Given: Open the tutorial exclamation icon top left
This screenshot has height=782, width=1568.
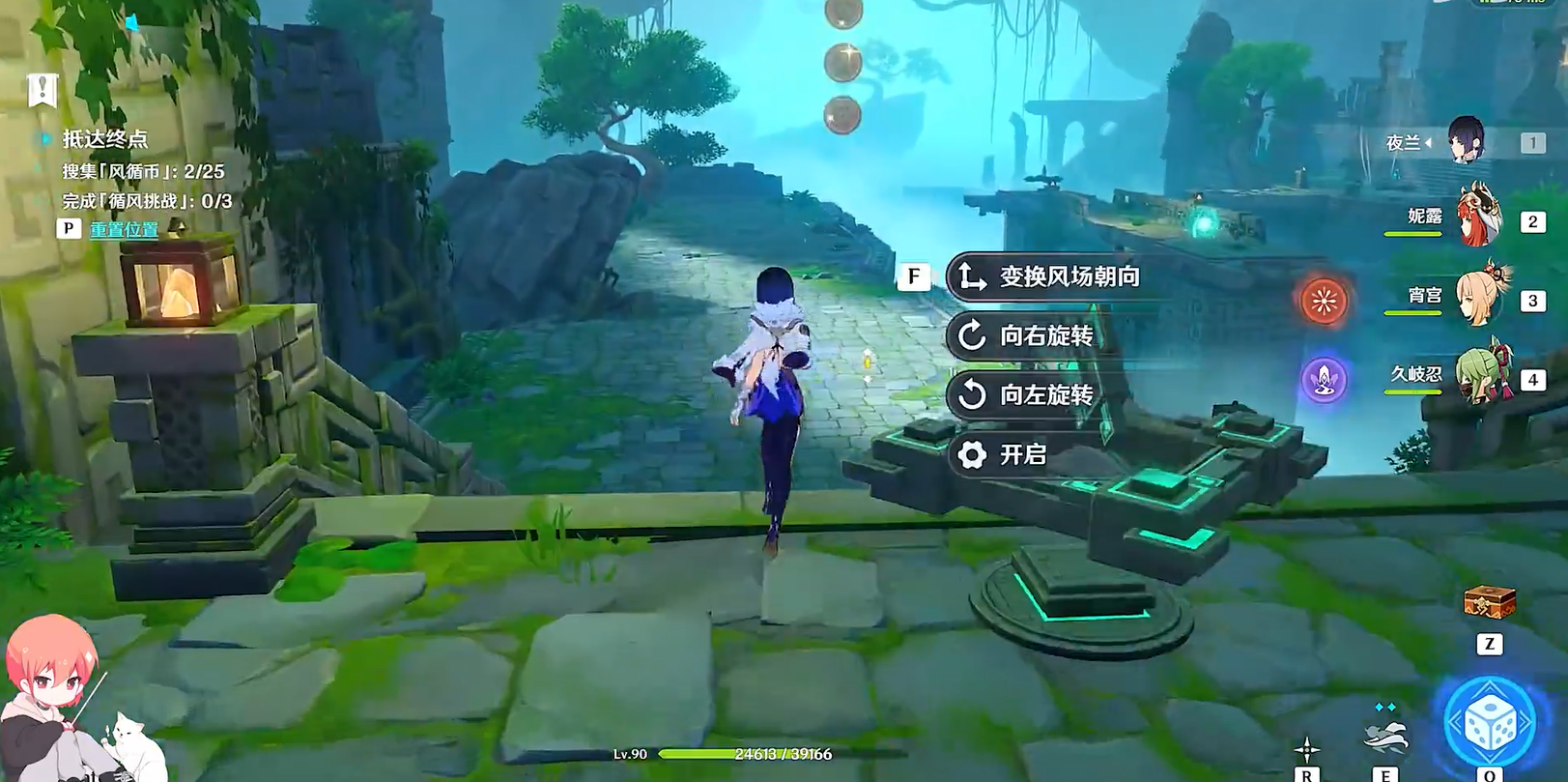Looking at the screenshot, I should [x=41, y=90].
